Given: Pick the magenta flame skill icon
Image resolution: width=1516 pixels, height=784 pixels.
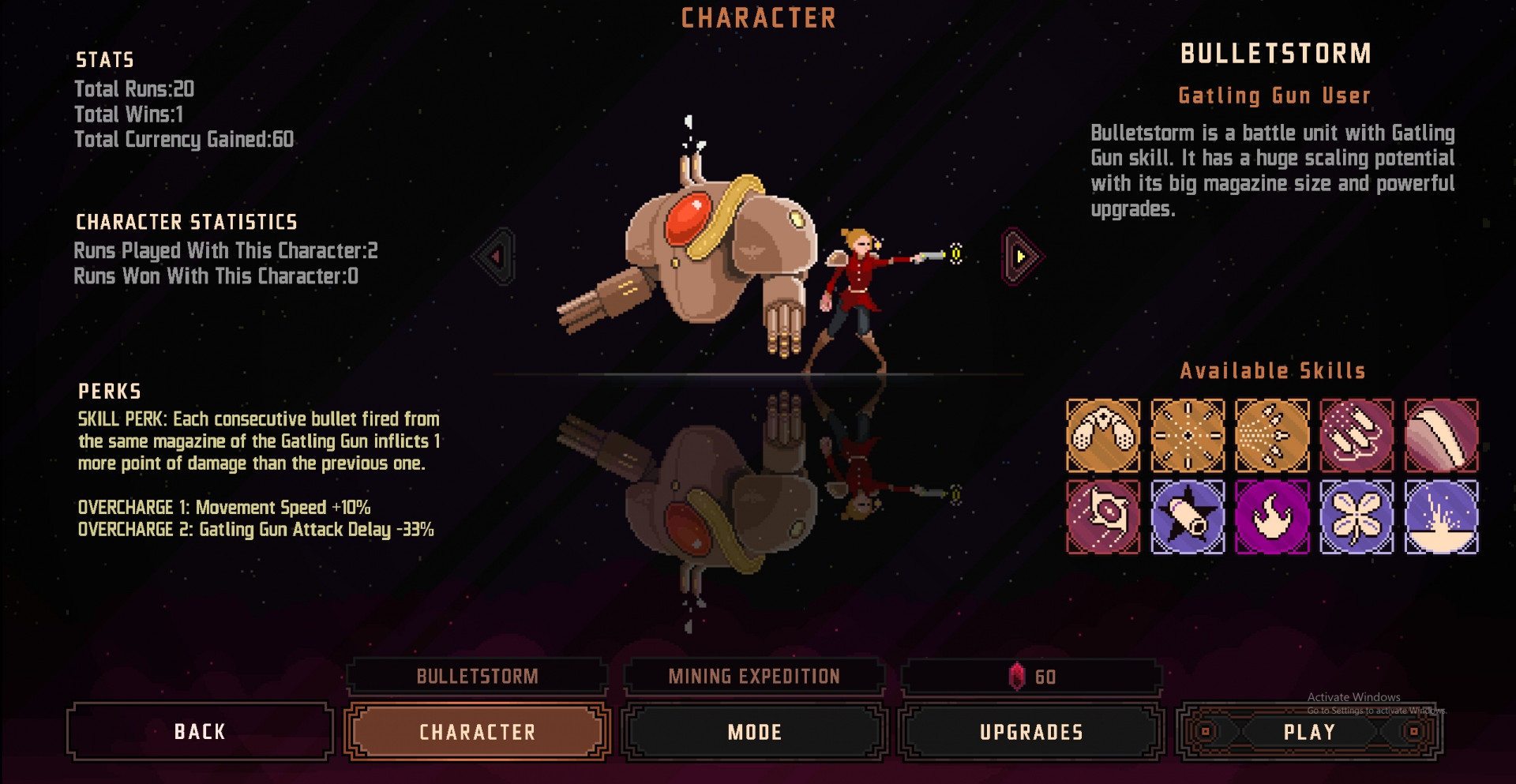Looking at the screenshot, I should click(1272, 517).
